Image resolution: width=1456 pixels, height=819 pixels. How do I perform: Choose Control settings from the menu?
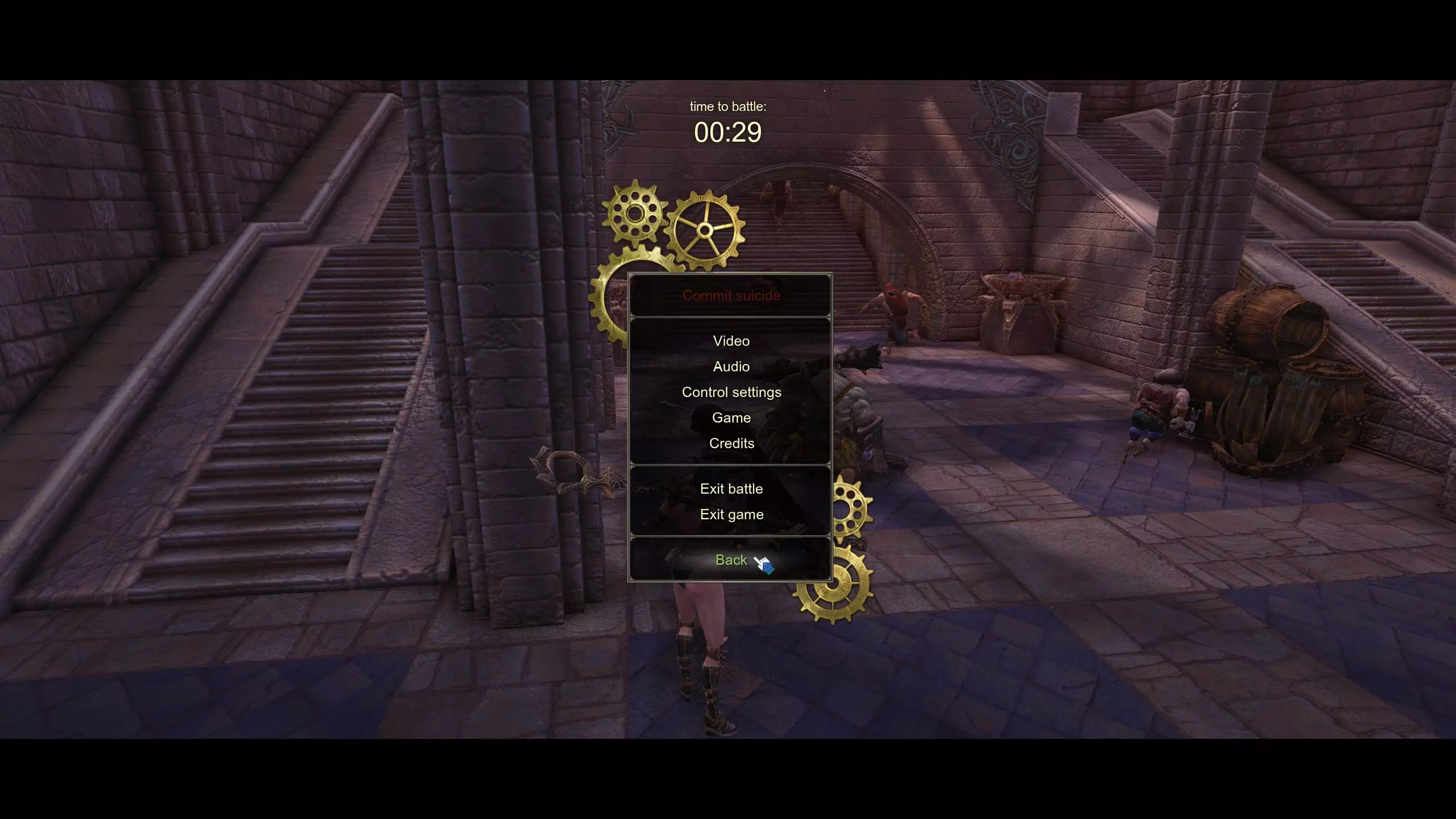[x=731, y=392]
